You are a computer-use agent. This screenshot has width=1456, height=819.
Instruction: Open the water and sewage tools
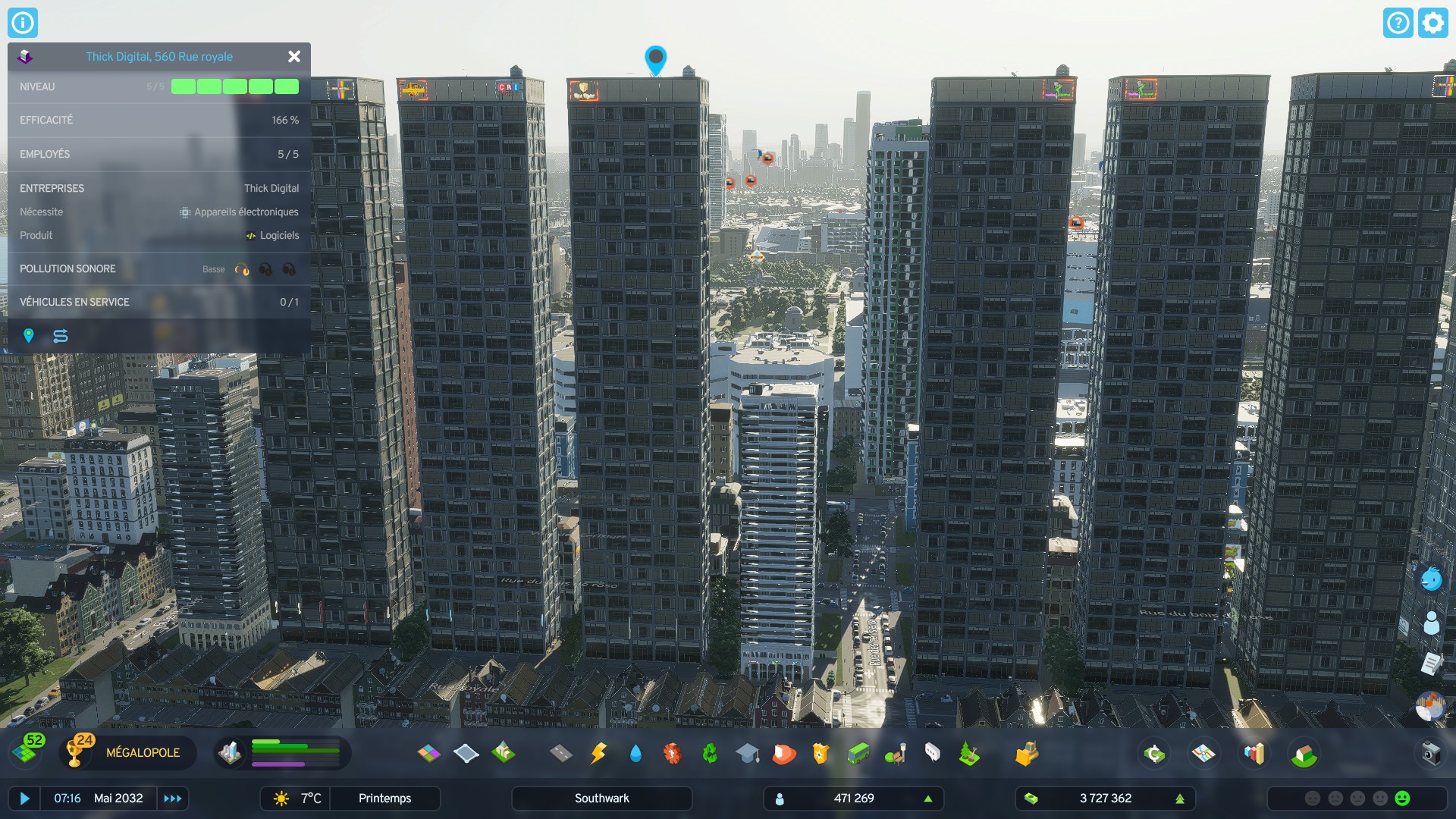[x=635, y=753]
